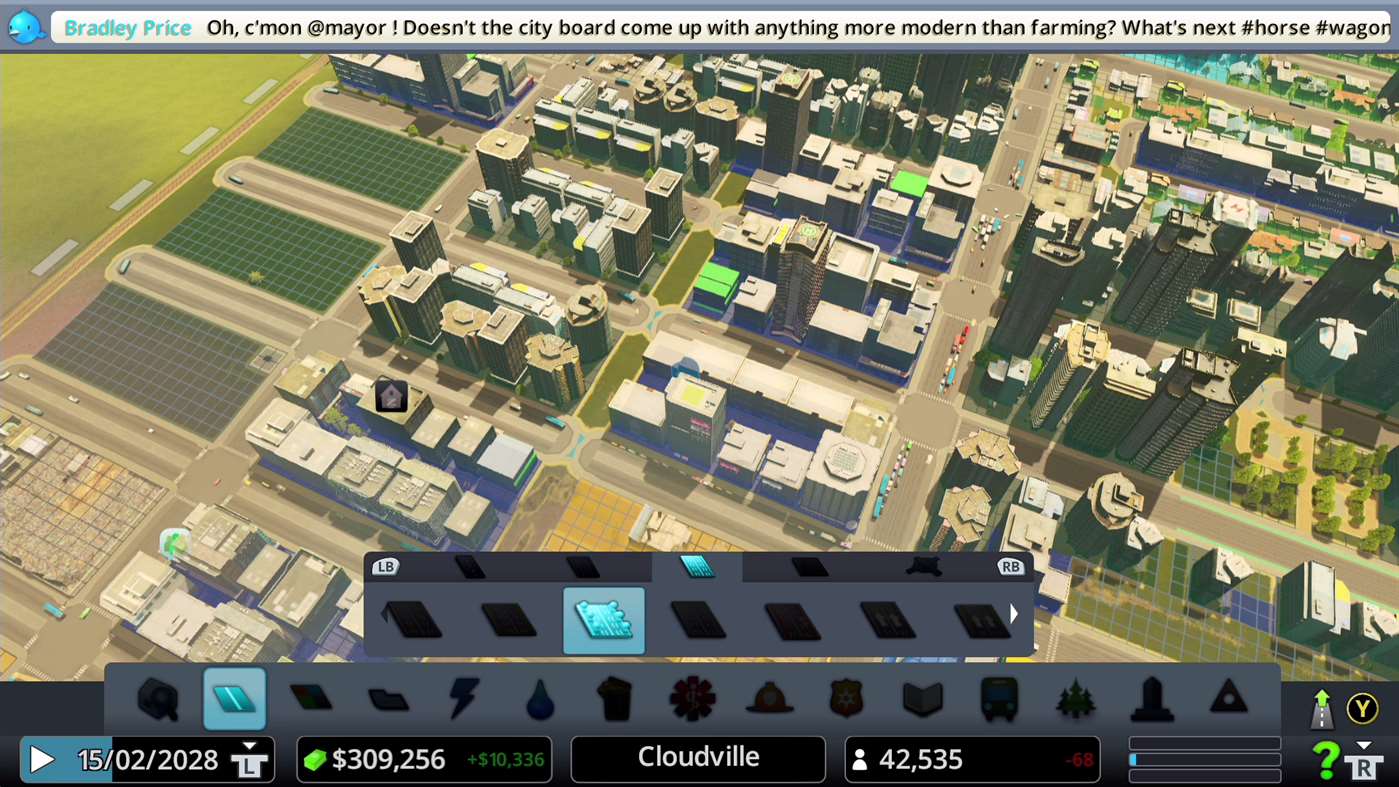Expand more zone options with the right arrow

point(1013,613)
